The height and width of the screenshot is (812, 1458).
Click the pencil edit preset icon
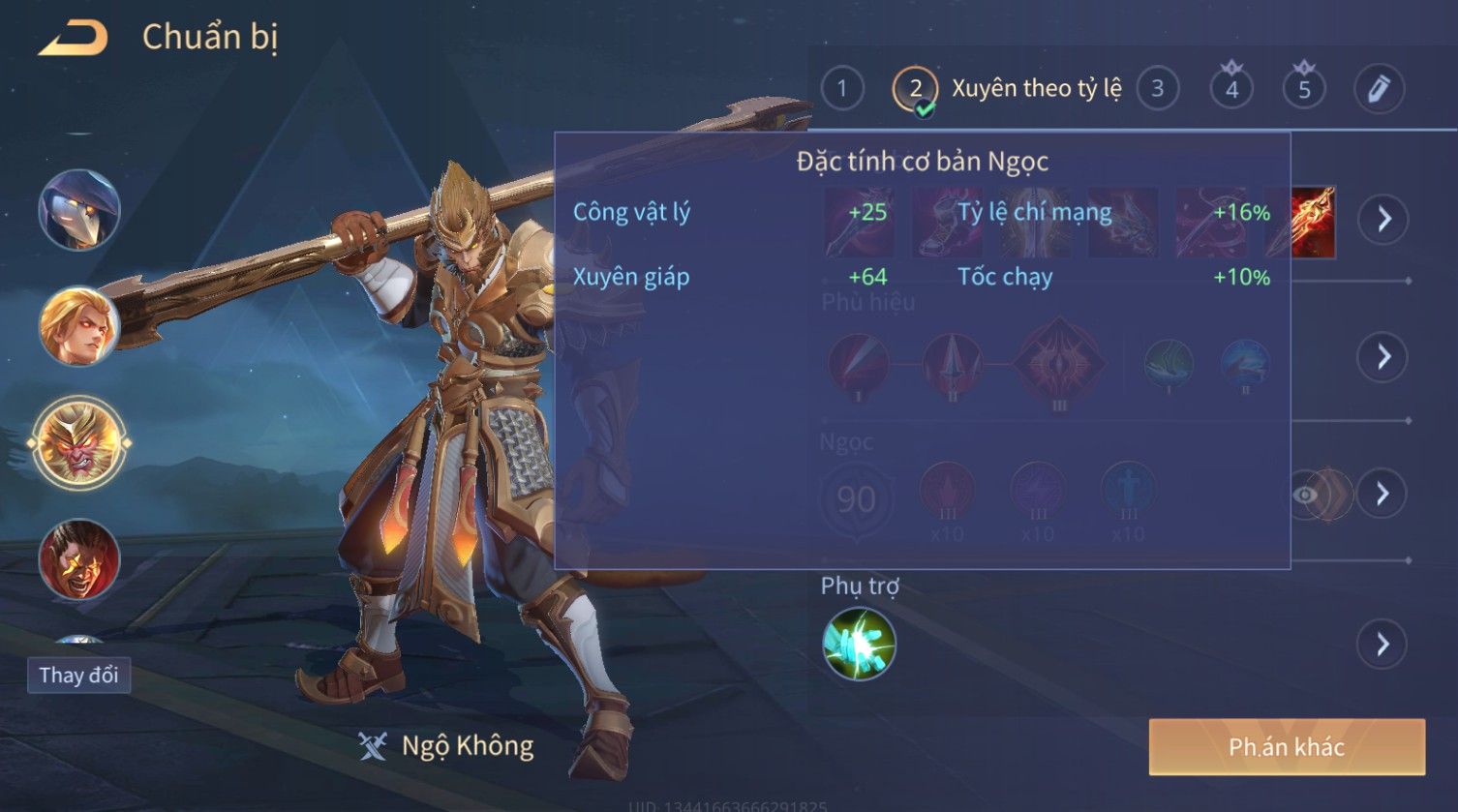pos(1378,89)
